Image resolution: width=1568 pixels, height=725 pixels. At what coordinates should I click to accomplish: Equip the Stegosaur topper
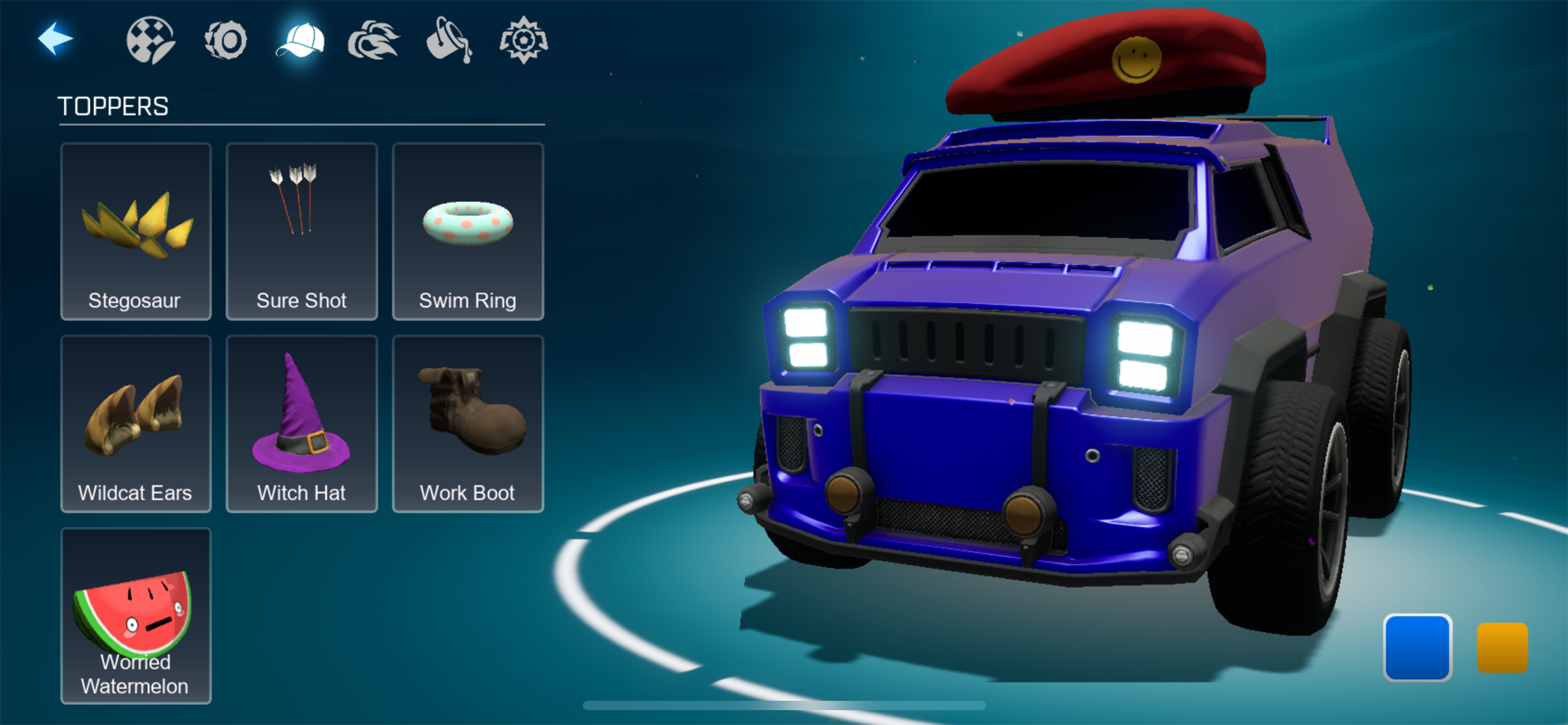click(135, 233)
